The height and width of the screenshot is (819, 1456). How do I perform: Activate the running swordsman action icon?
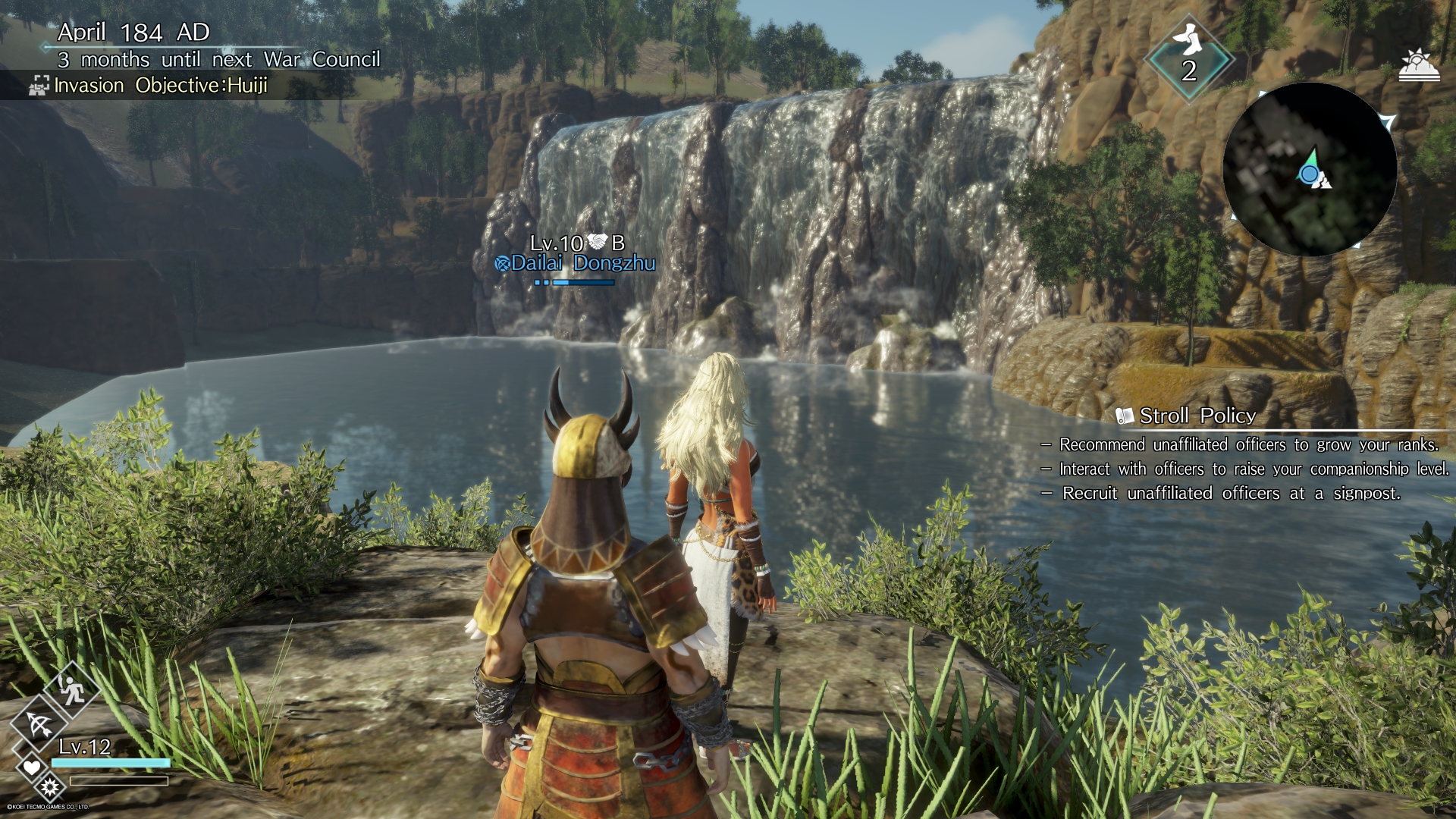71,689
